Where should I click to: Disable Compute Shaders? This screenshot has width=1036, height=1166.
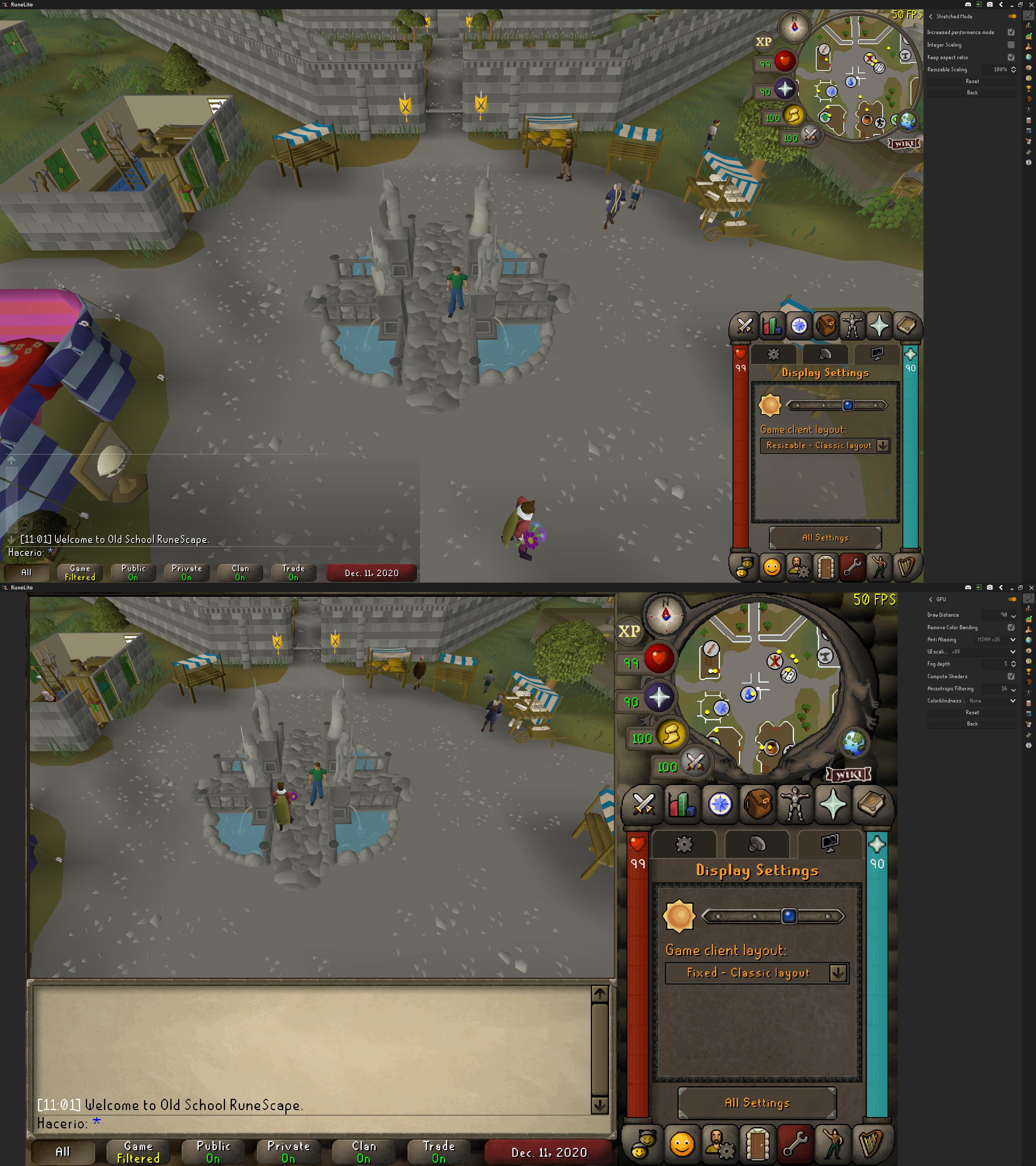1011,676
